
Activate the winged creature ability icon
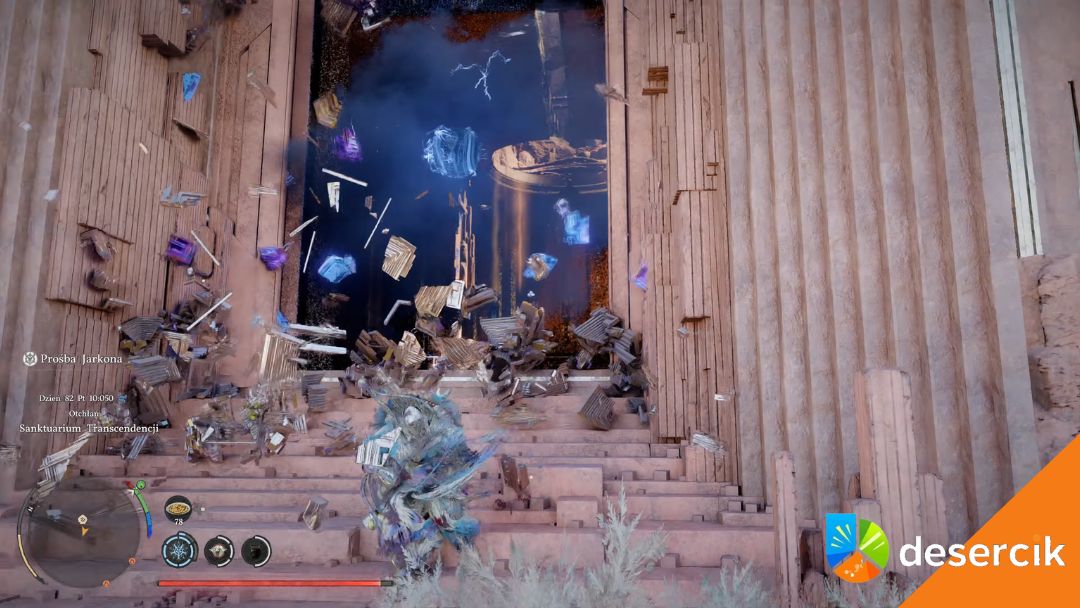click(218, 550)
